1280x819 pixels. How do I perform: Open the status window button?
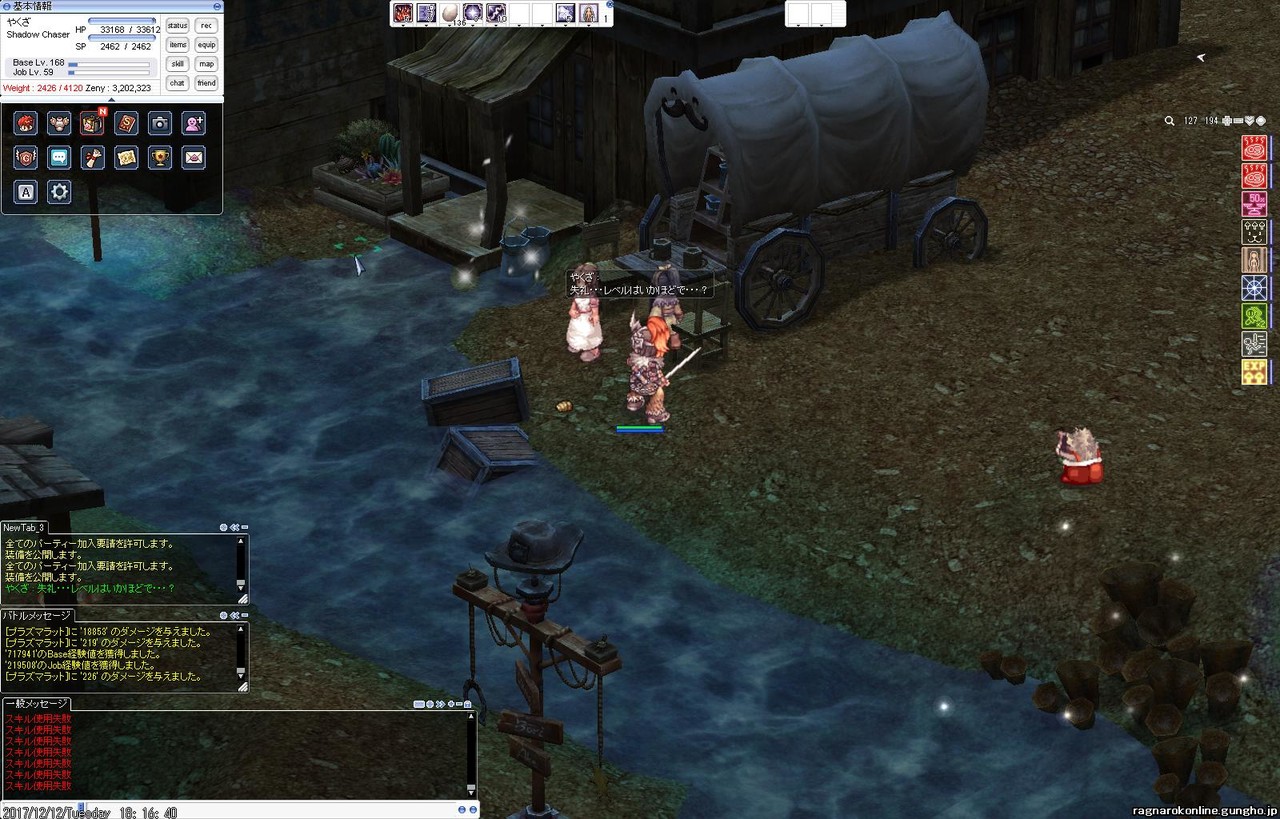pos(177,26)
